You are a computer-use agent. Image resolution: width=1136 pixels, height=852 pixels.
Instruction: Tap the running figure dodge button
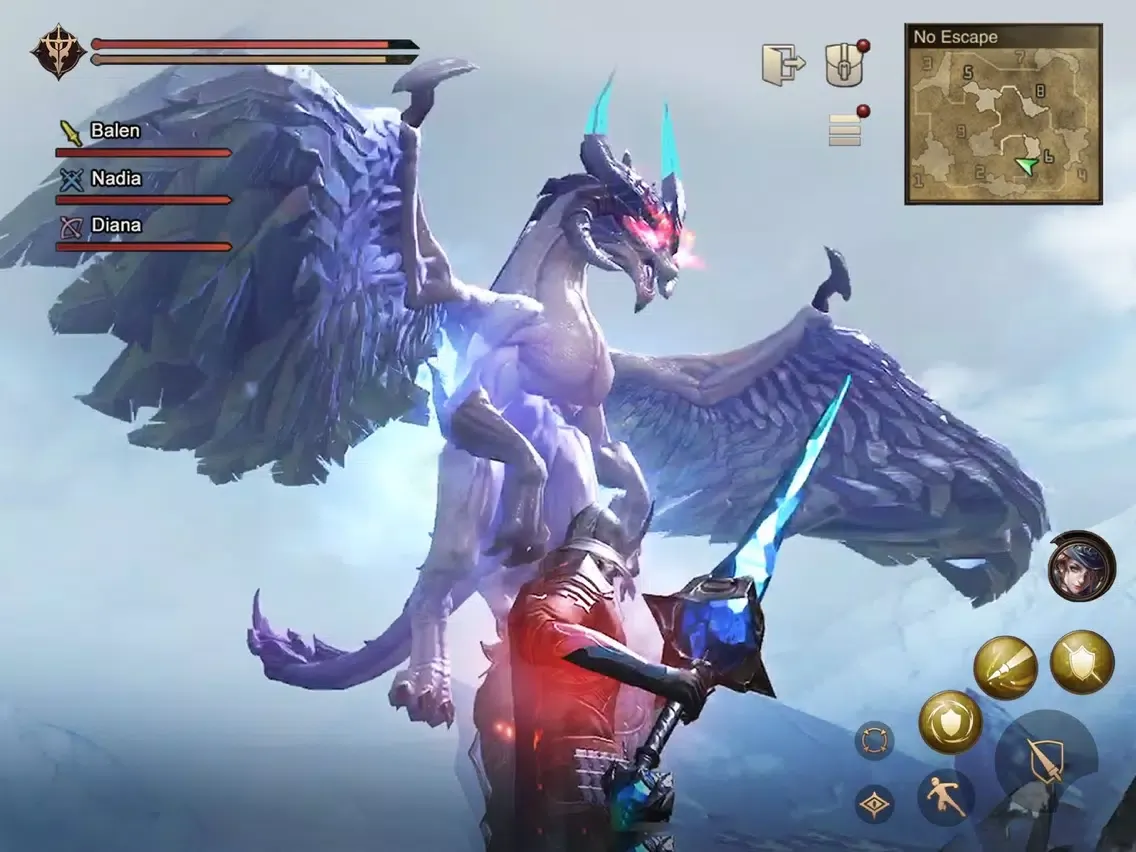click(x=946, y=798)
